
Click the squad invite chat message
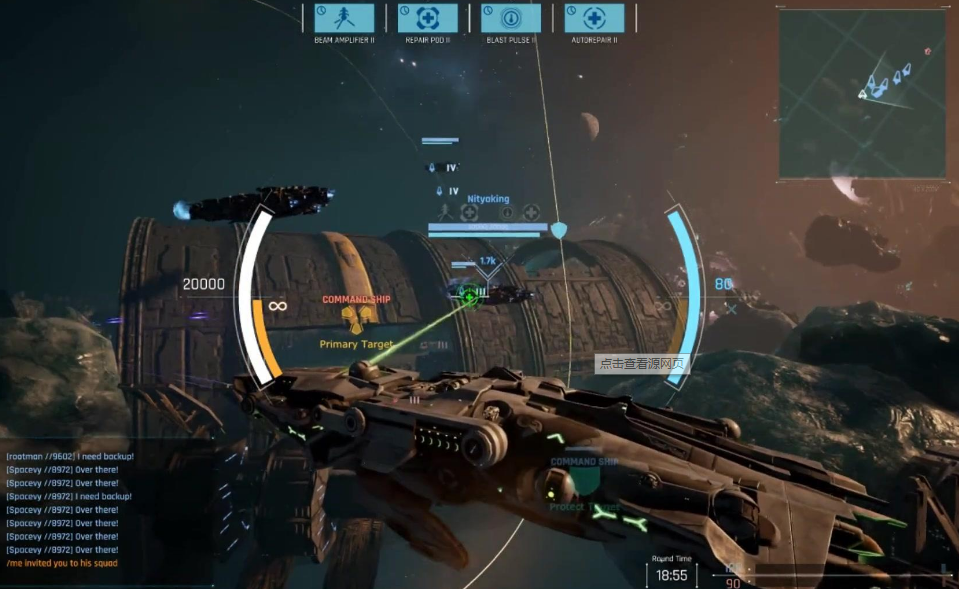(x=62, y=563)
